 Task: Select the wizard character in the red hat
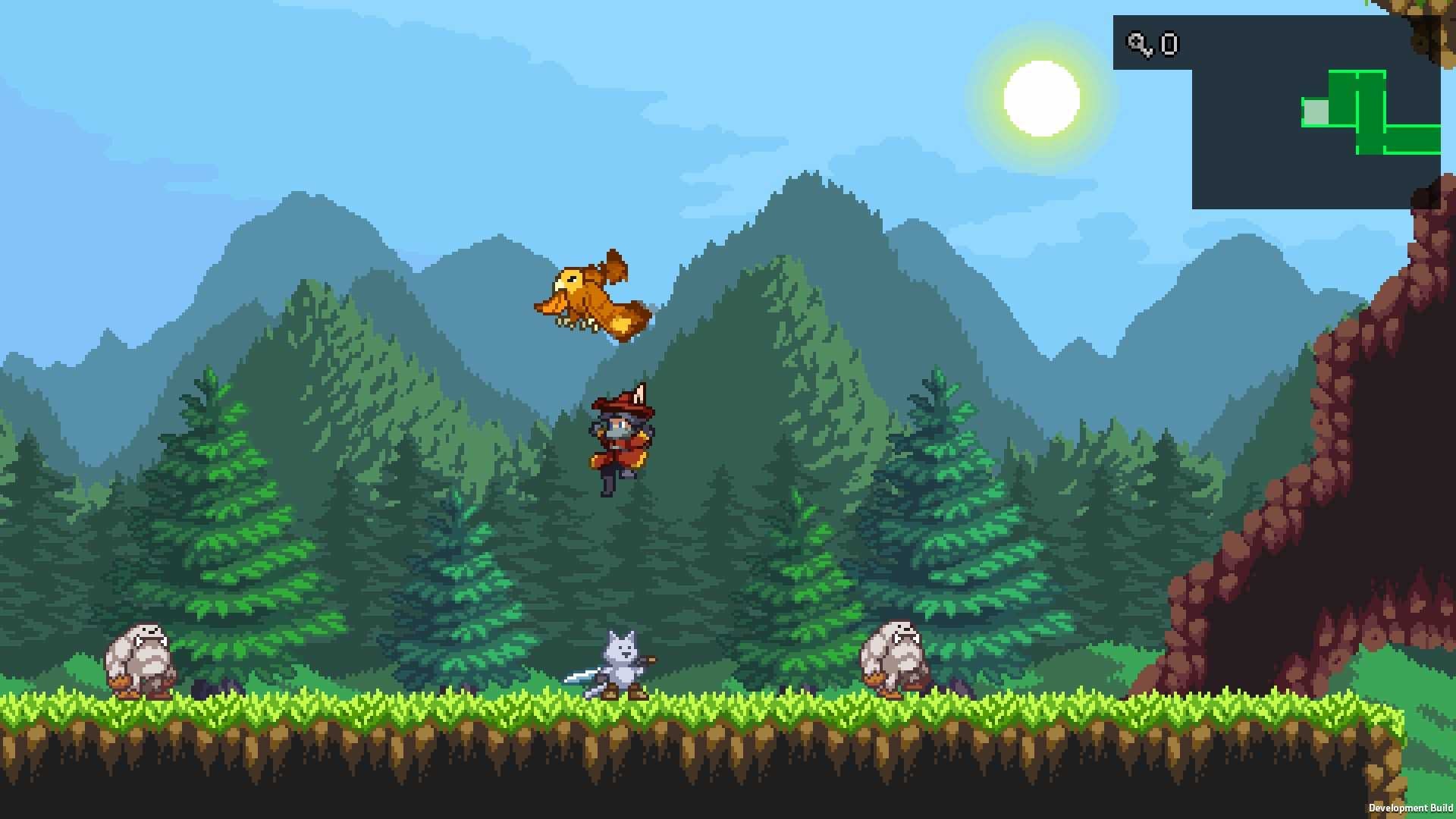[622, 440]
